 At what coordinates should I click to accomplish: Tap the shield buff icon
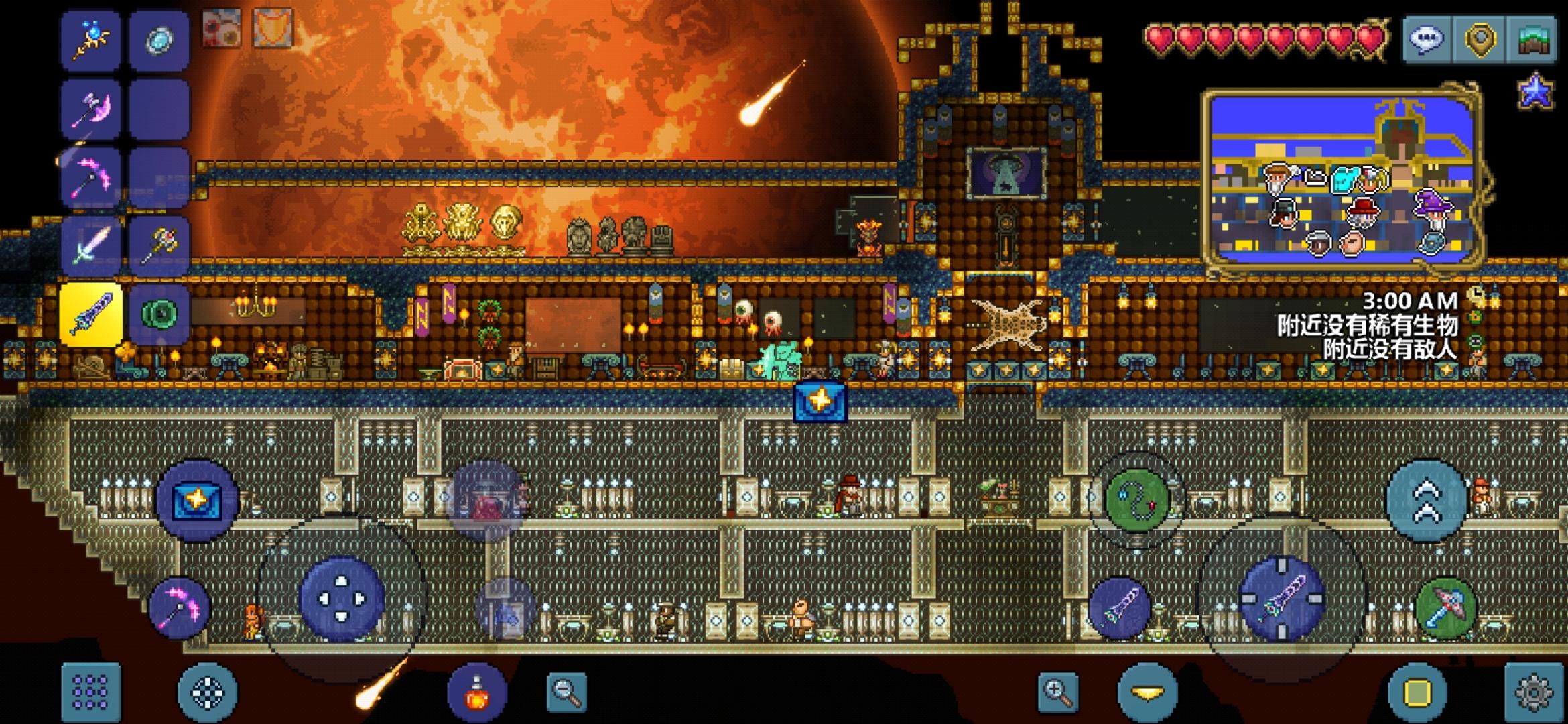(x=272, y=29)
